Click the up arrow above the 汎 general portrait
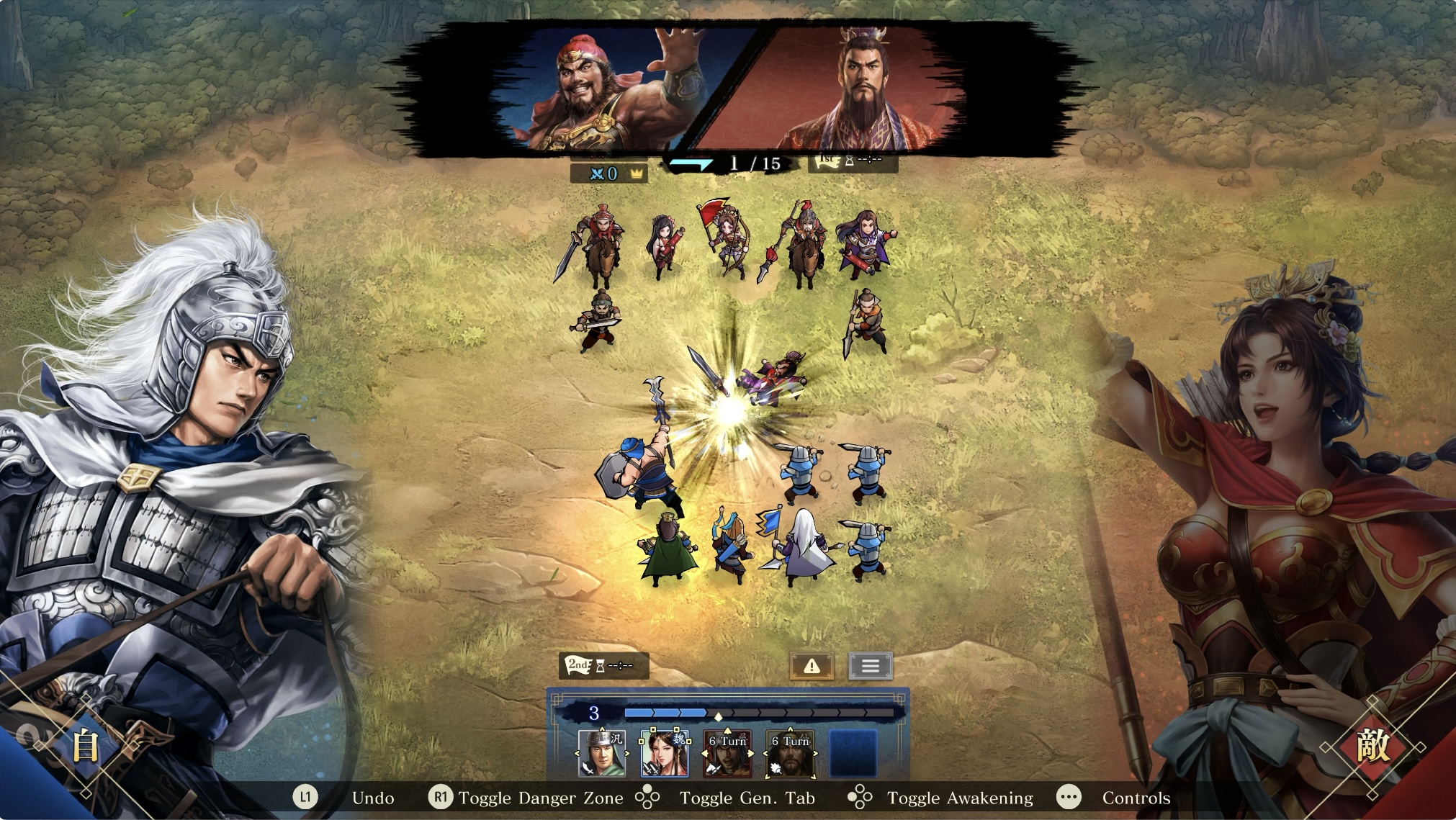This screenshot has width=1456, height=820. 602,730
